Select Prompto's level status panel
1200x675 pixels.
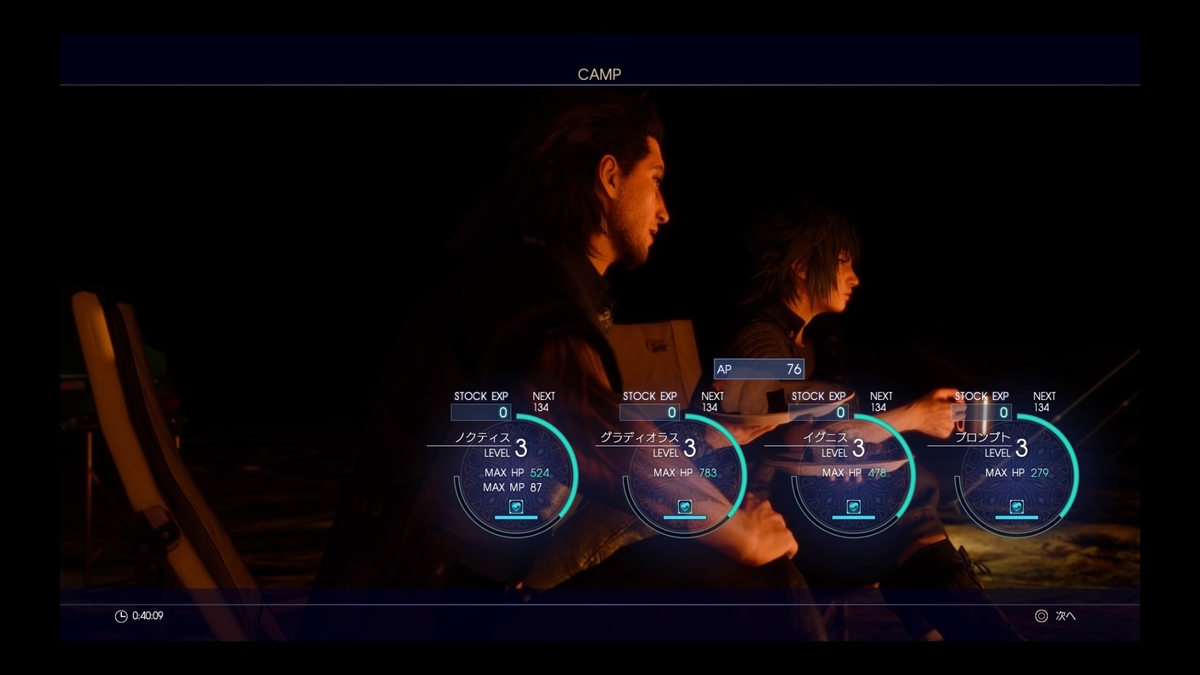[x=1017, y=472]
